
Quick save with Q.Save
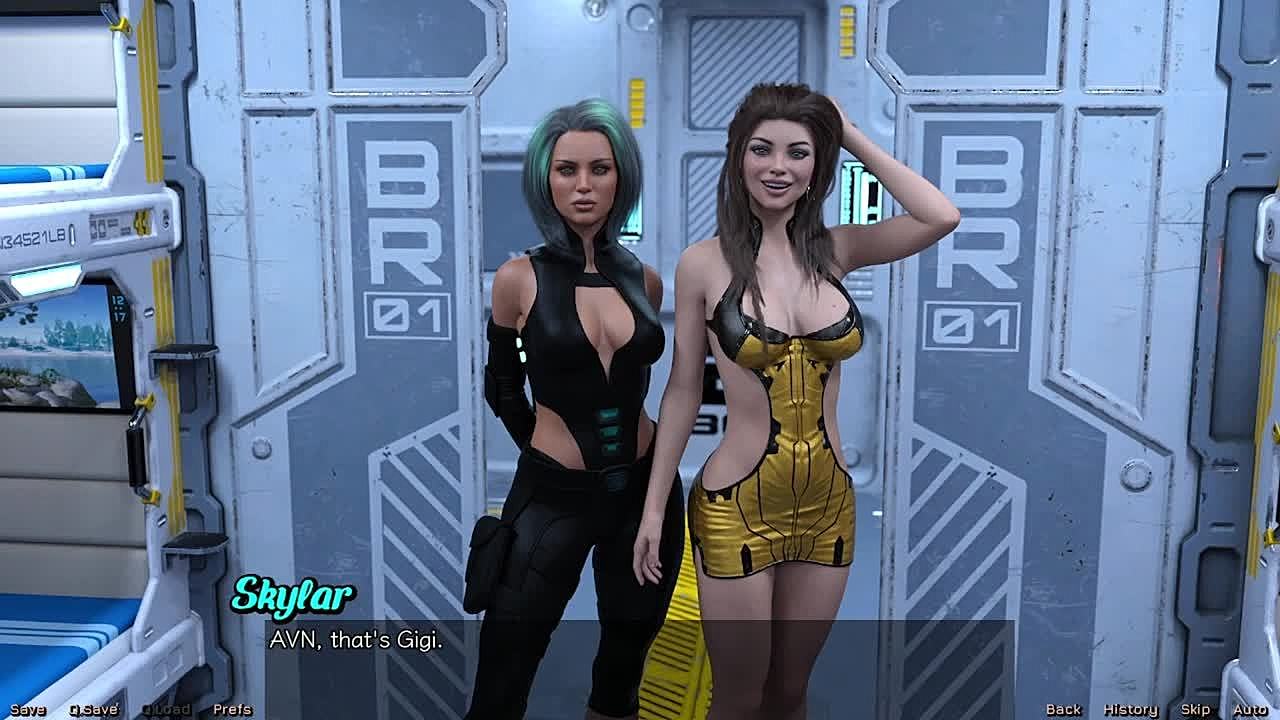pyautogui.click(x=93, y=709)
